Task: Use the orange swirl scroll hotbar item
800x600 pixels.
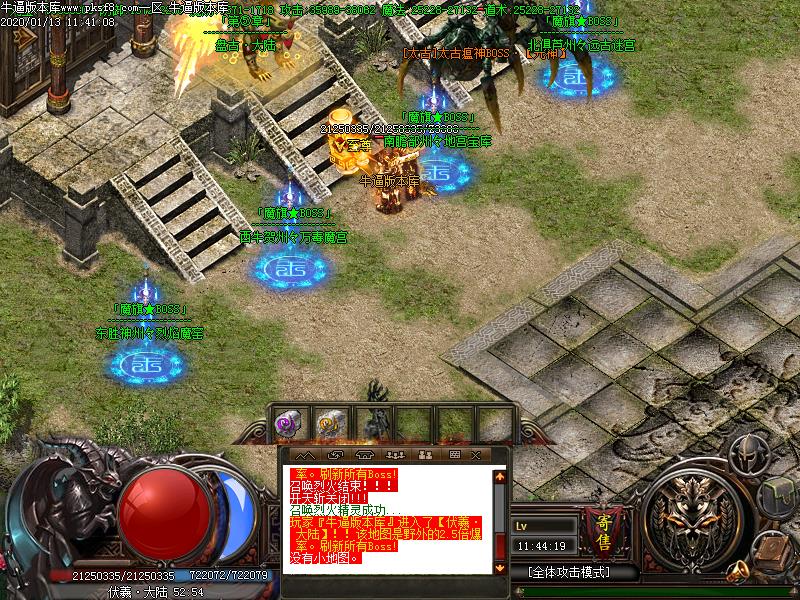Action: pyautogui.click(x=328, y=423)
